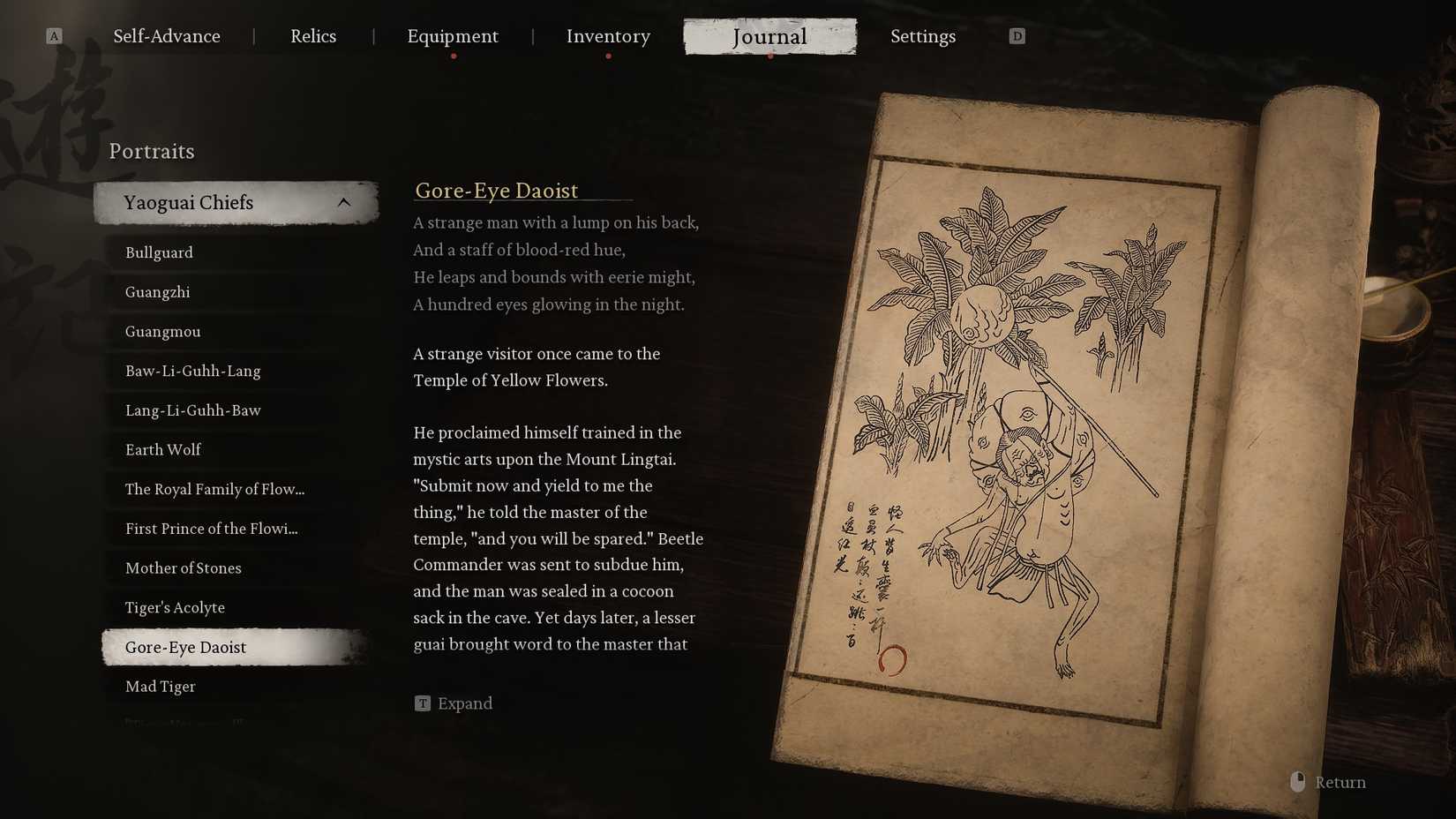Switch to the Journal tab

click(x=769, y=36)
